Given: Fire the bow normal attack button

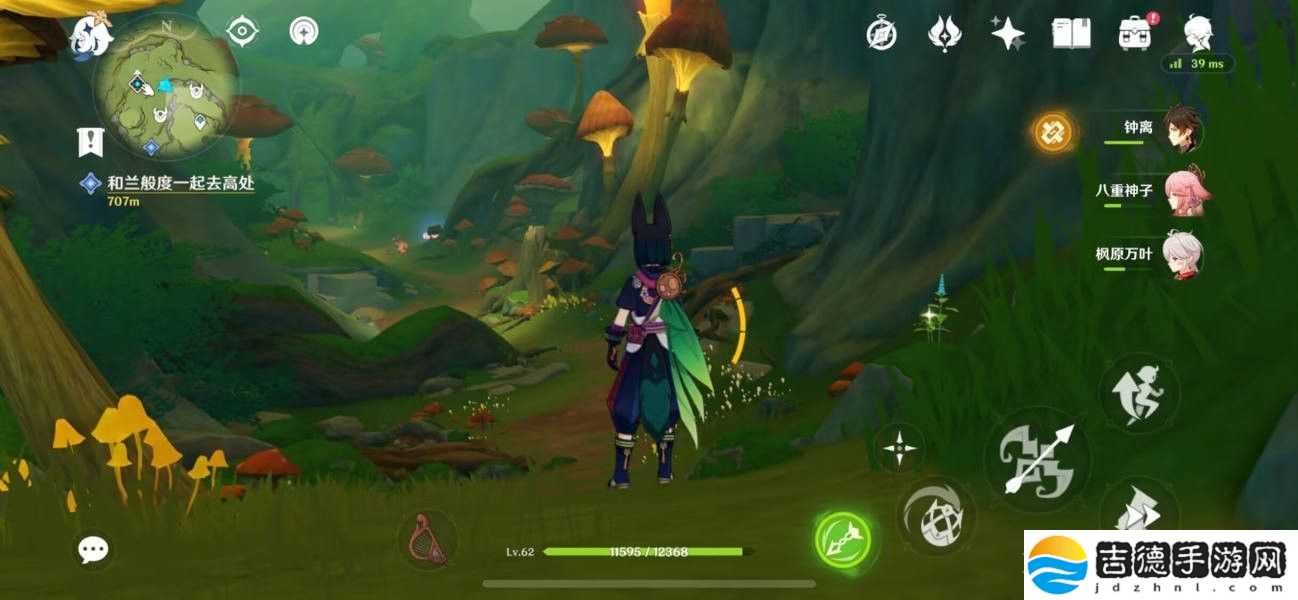Looking at the screenshot, I should (x=1036, y=460).
